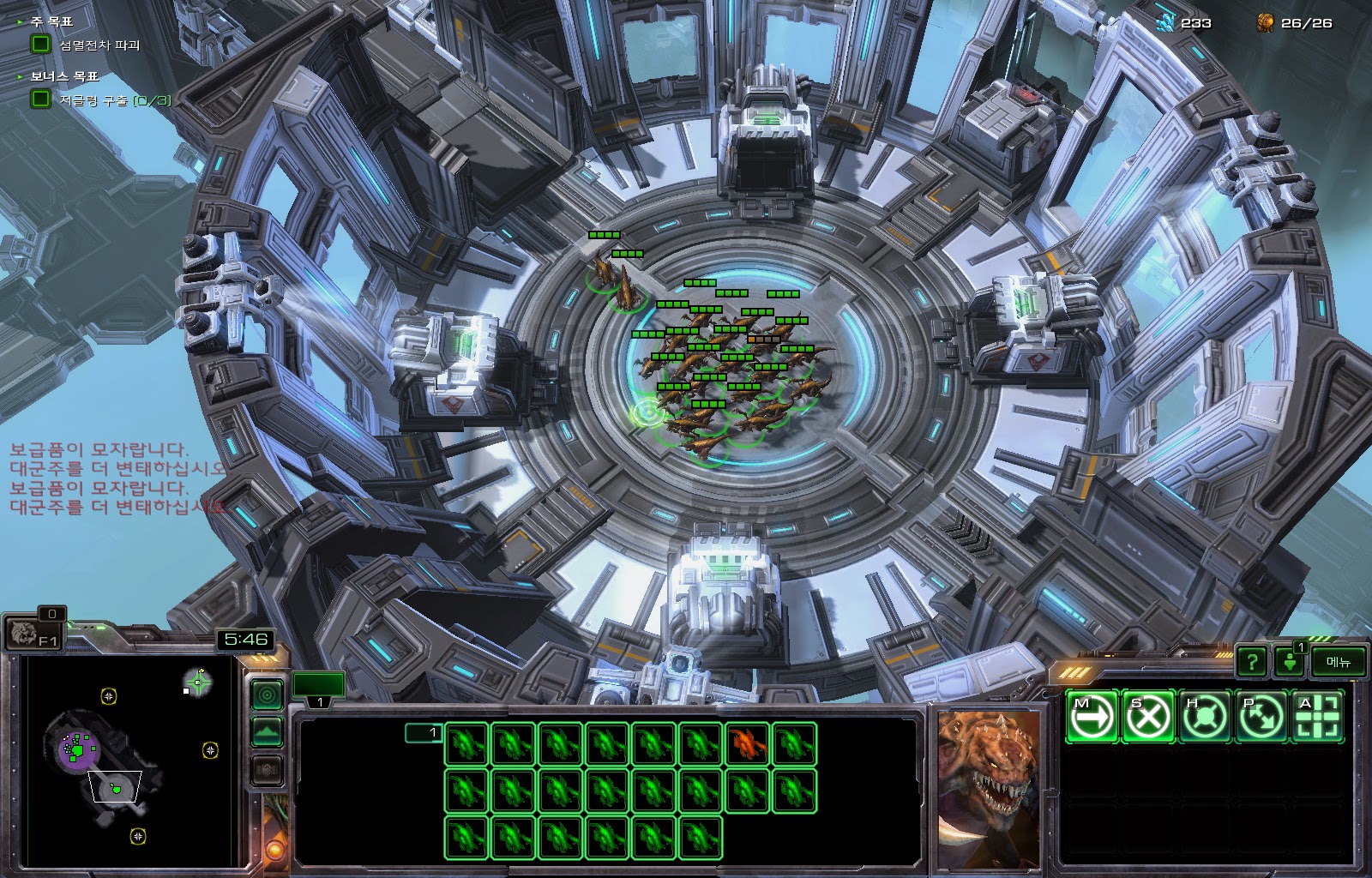Activate the Attack command
This screenshot has height=878, width=1372.
tap(1316, 716)
